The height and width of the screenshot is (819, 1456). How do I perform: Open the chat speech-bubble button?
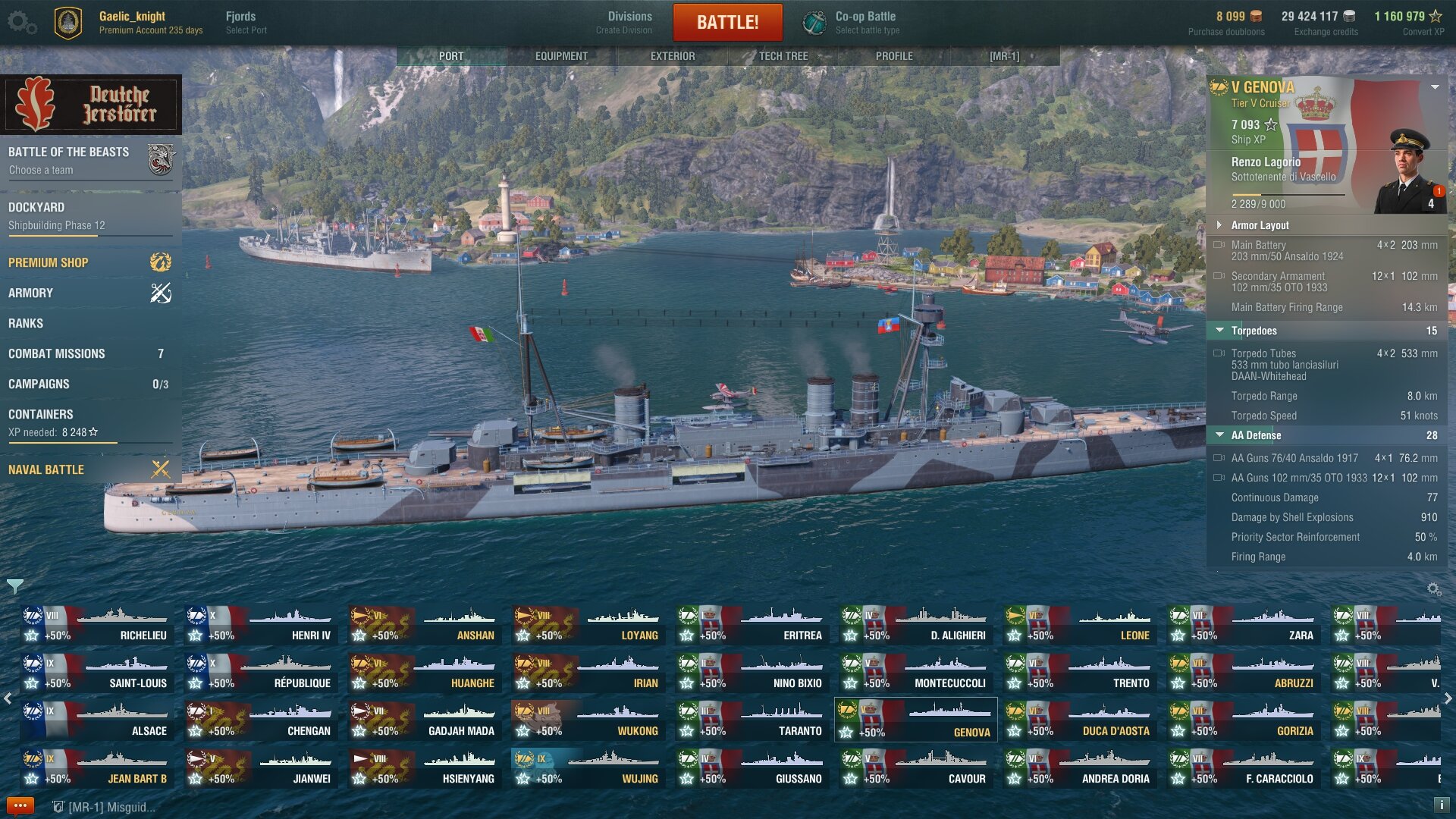[20, 805]
